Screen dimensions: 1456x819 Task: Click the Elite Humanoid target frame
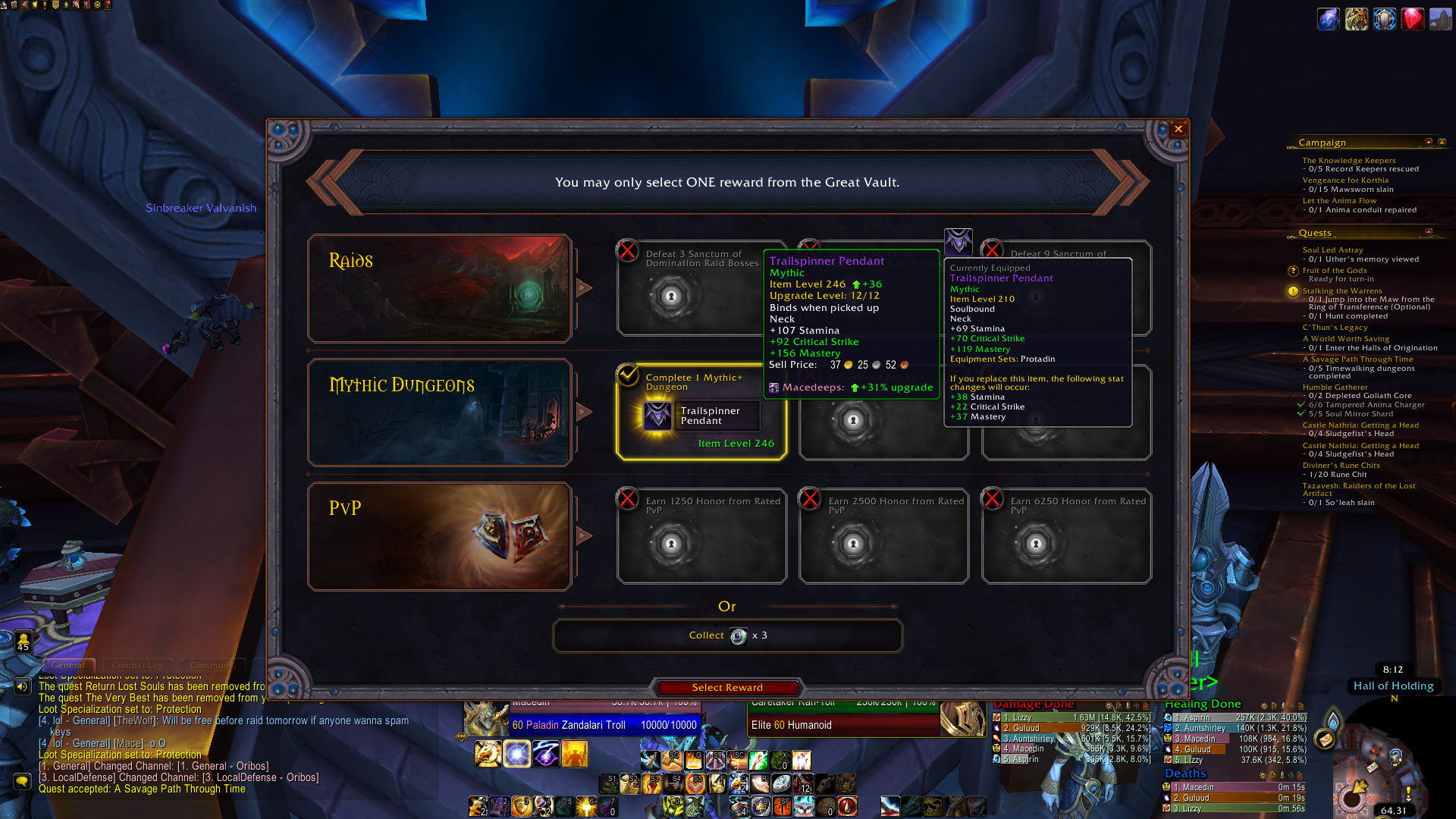[843, 725]
